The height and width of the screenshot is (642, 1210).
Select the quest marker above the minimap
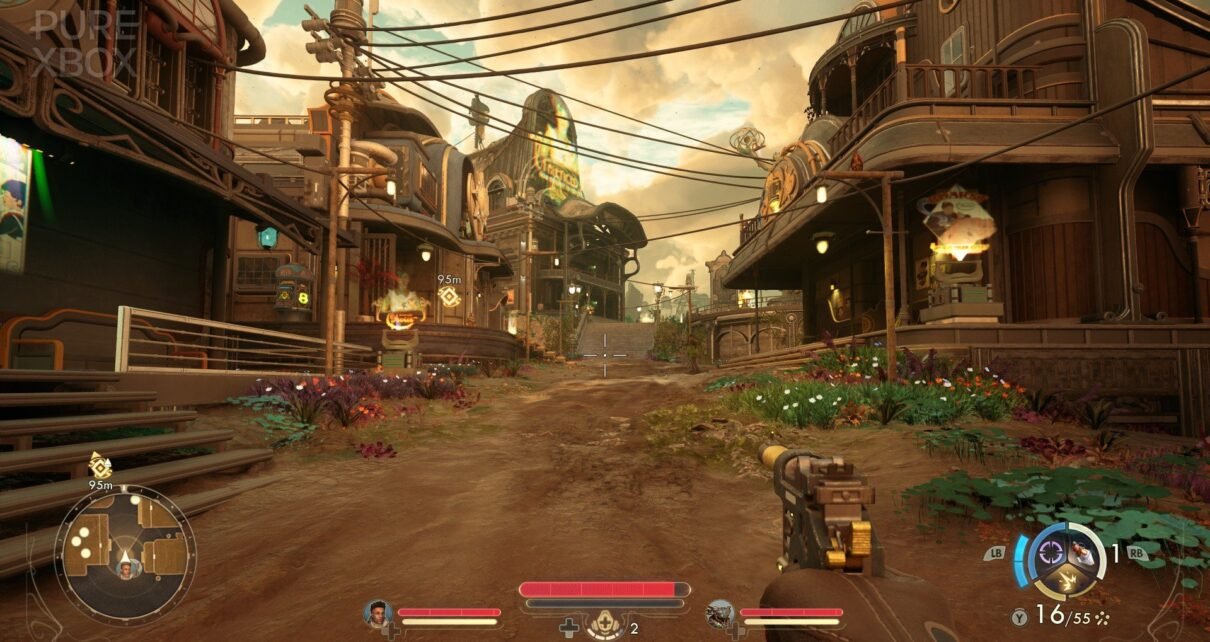(100, 465)
